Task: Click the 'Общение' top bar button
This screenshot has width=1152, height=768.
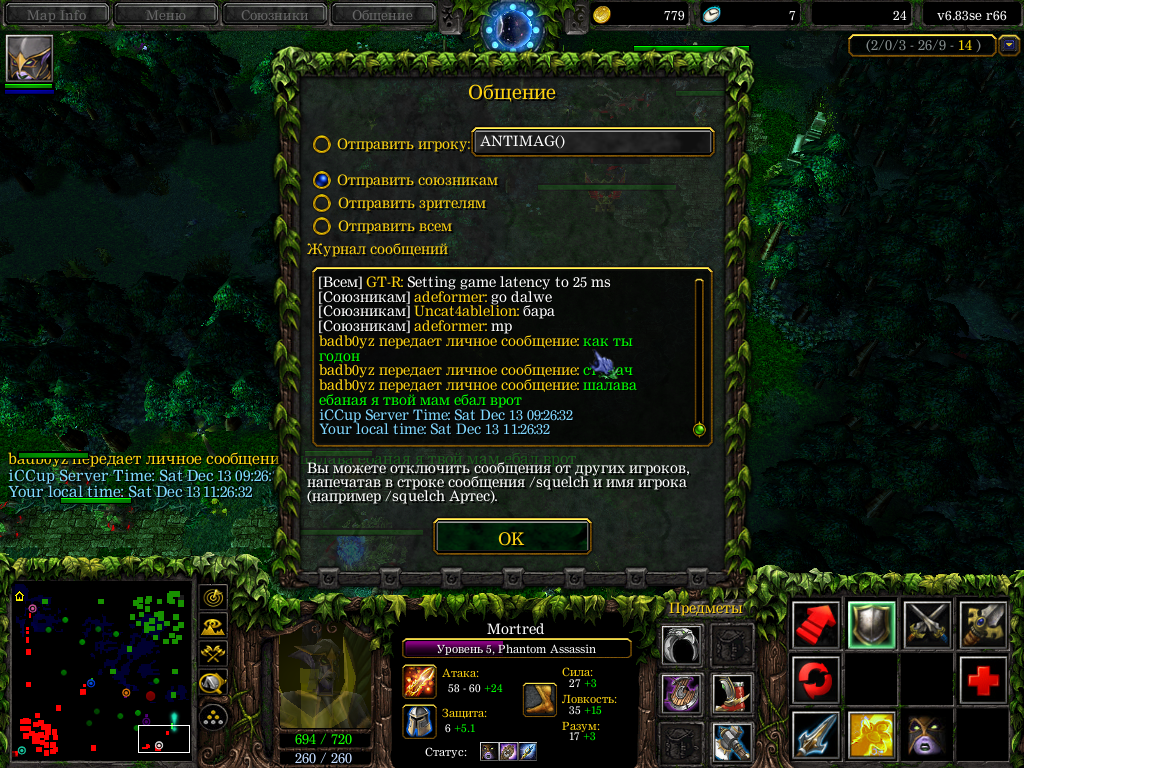Action: [x=382, y=15]
